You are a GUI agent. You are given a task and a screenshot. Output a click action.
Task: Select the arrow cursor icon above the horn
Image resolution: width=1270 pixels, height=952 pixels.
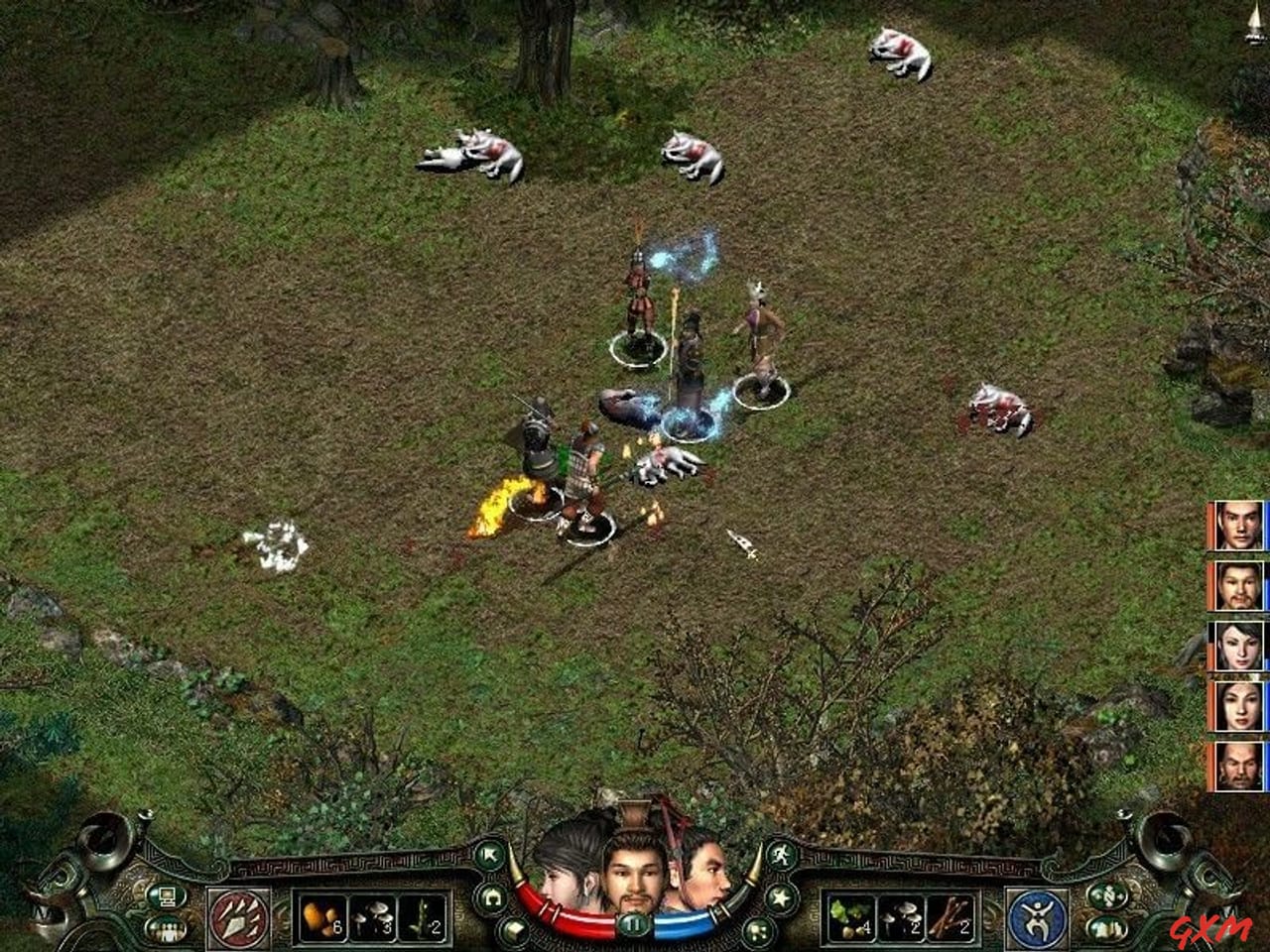coord(491,854)
